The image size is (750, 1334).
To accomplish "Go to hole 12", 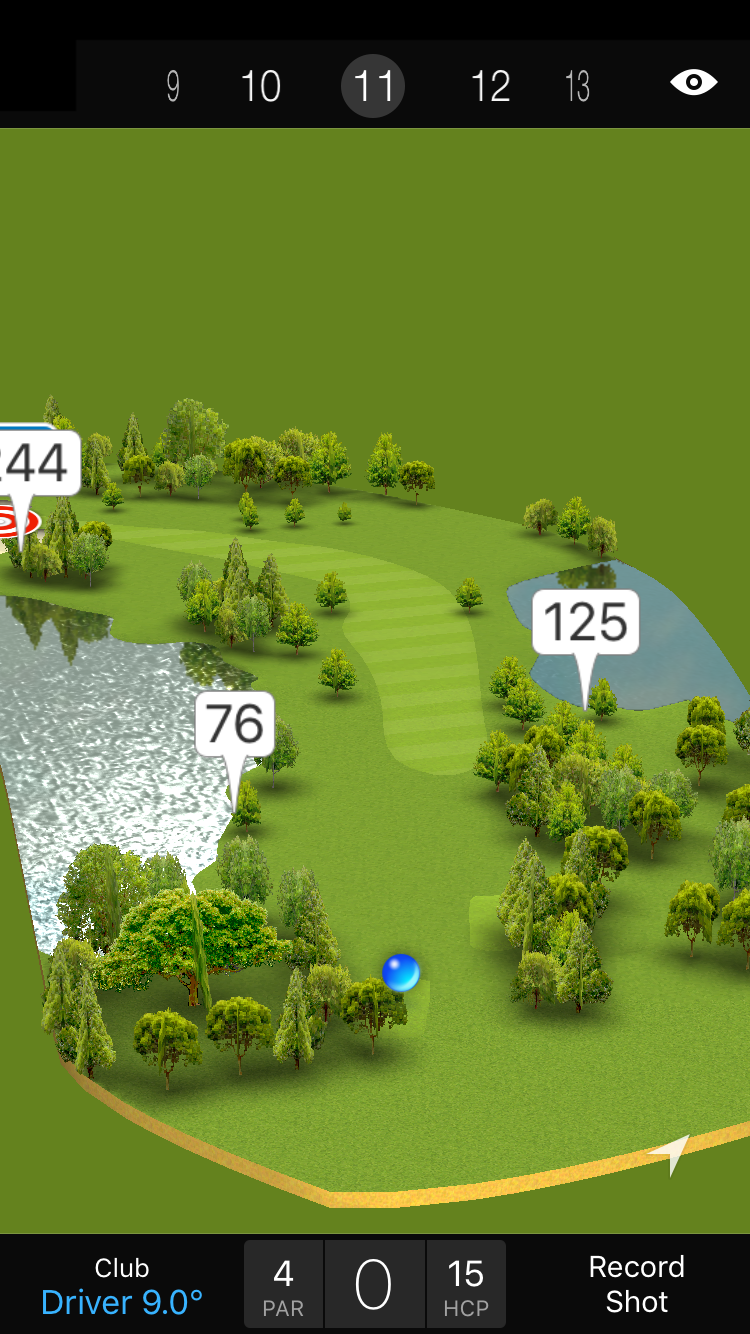I will click(x=490, y=87).
